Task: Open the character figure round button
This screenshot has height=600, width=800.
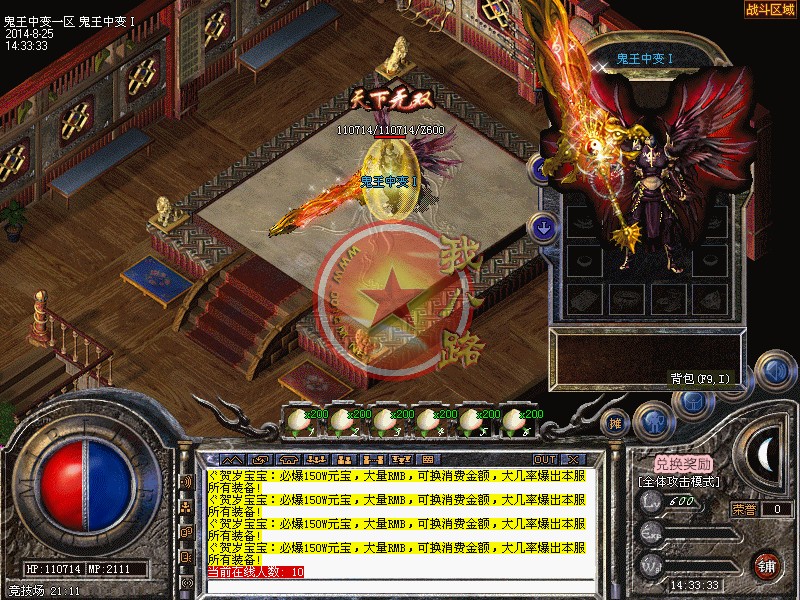Action: [653, 421]
